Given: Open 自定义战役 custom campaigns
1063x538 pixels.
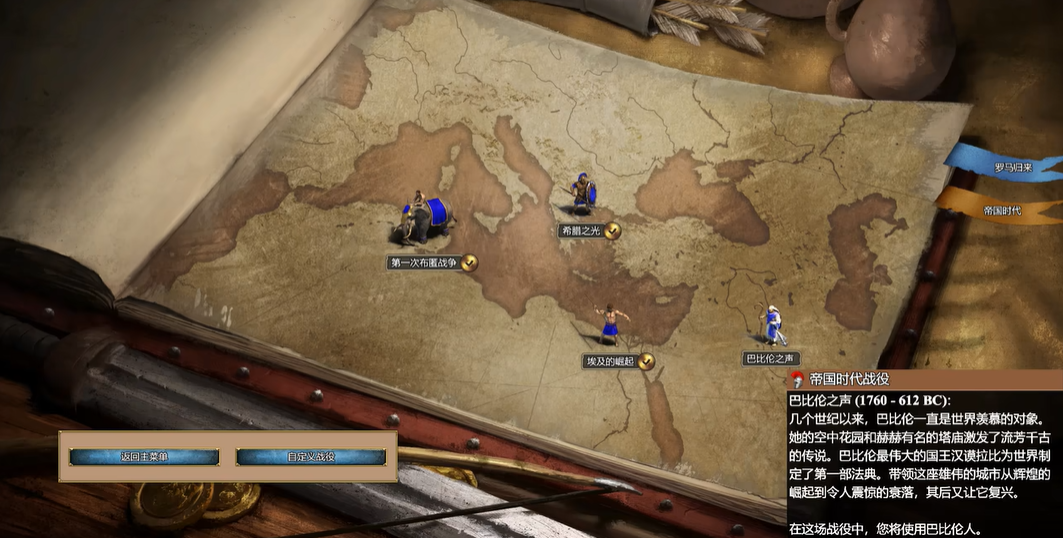Looking at the screenshot, I should pos(311,457).
